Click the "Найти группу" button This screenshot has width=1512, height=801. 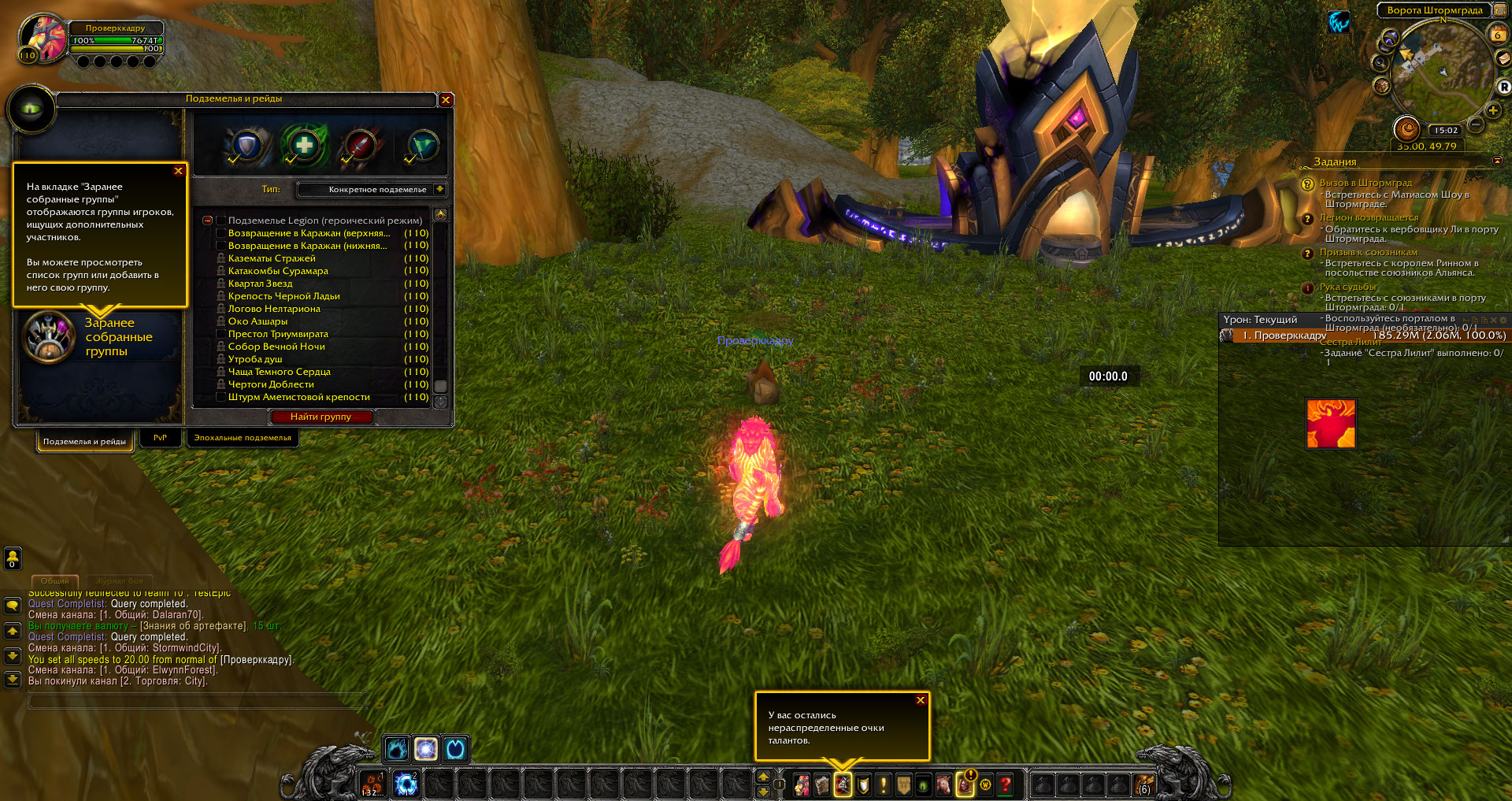pos(321,417)
